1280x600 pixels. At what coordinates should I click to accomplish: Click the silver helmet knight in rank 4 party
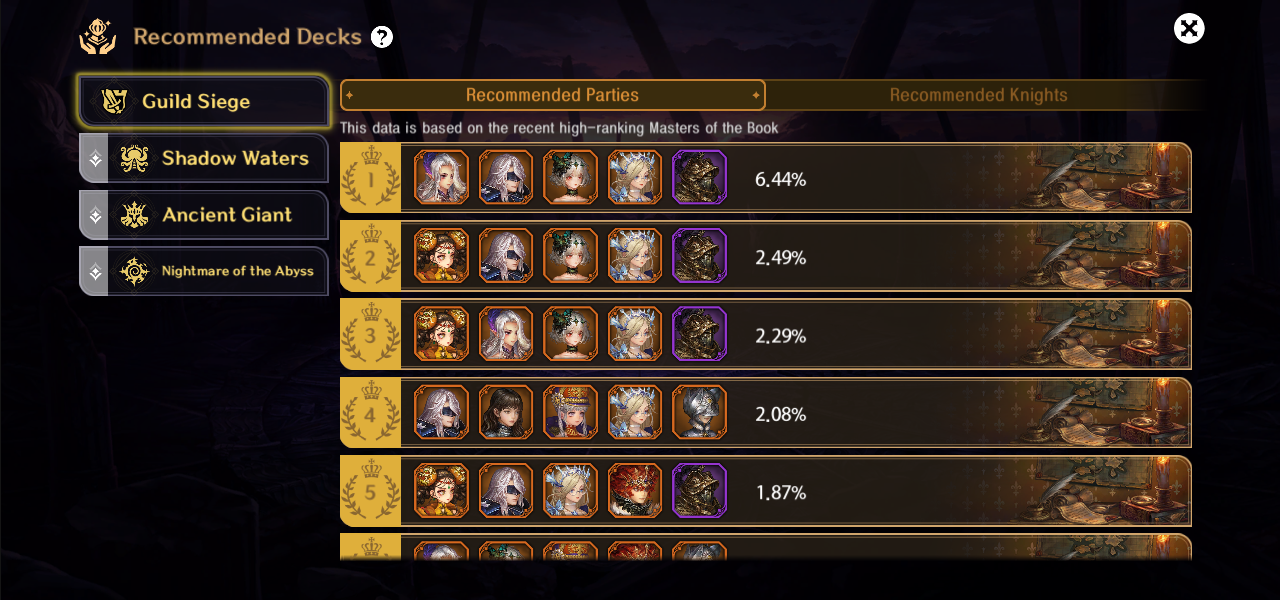click(x=699, y=412)
